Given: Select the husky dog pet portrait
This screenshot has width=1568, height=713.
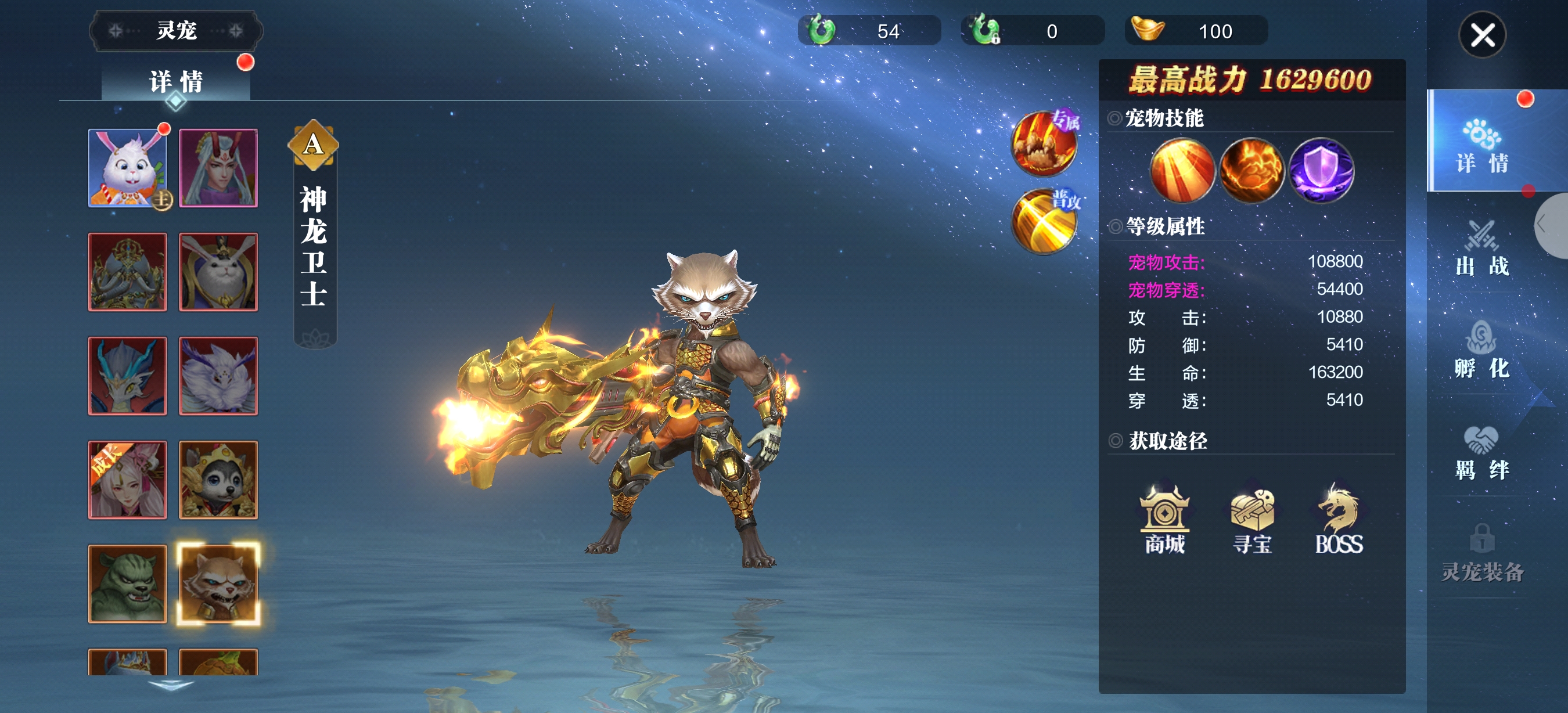Looking at the screenshot, I should (x=218, y=480).
